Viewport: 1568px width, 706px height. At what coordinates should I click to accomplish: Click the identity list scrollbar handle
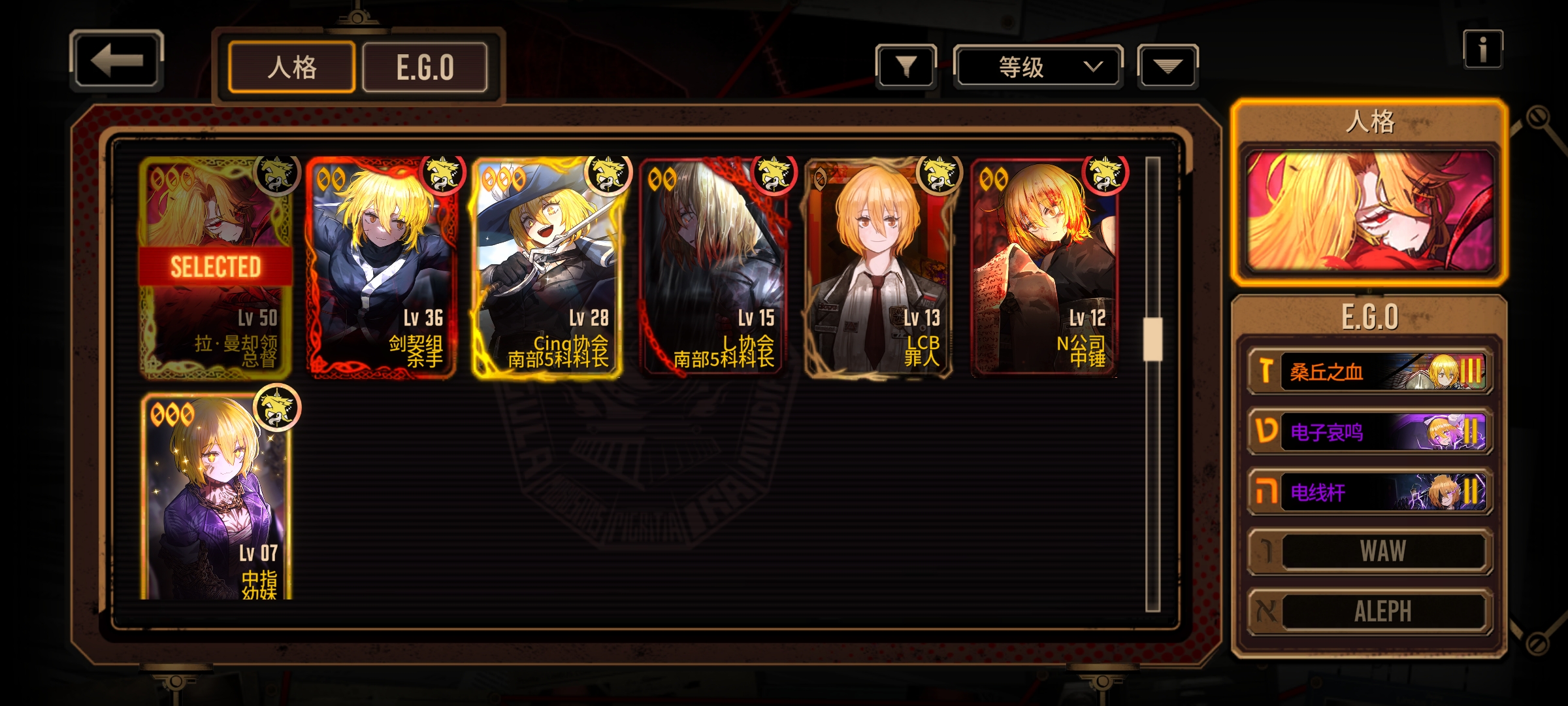pyautogui.click(x=1152, y=339)
